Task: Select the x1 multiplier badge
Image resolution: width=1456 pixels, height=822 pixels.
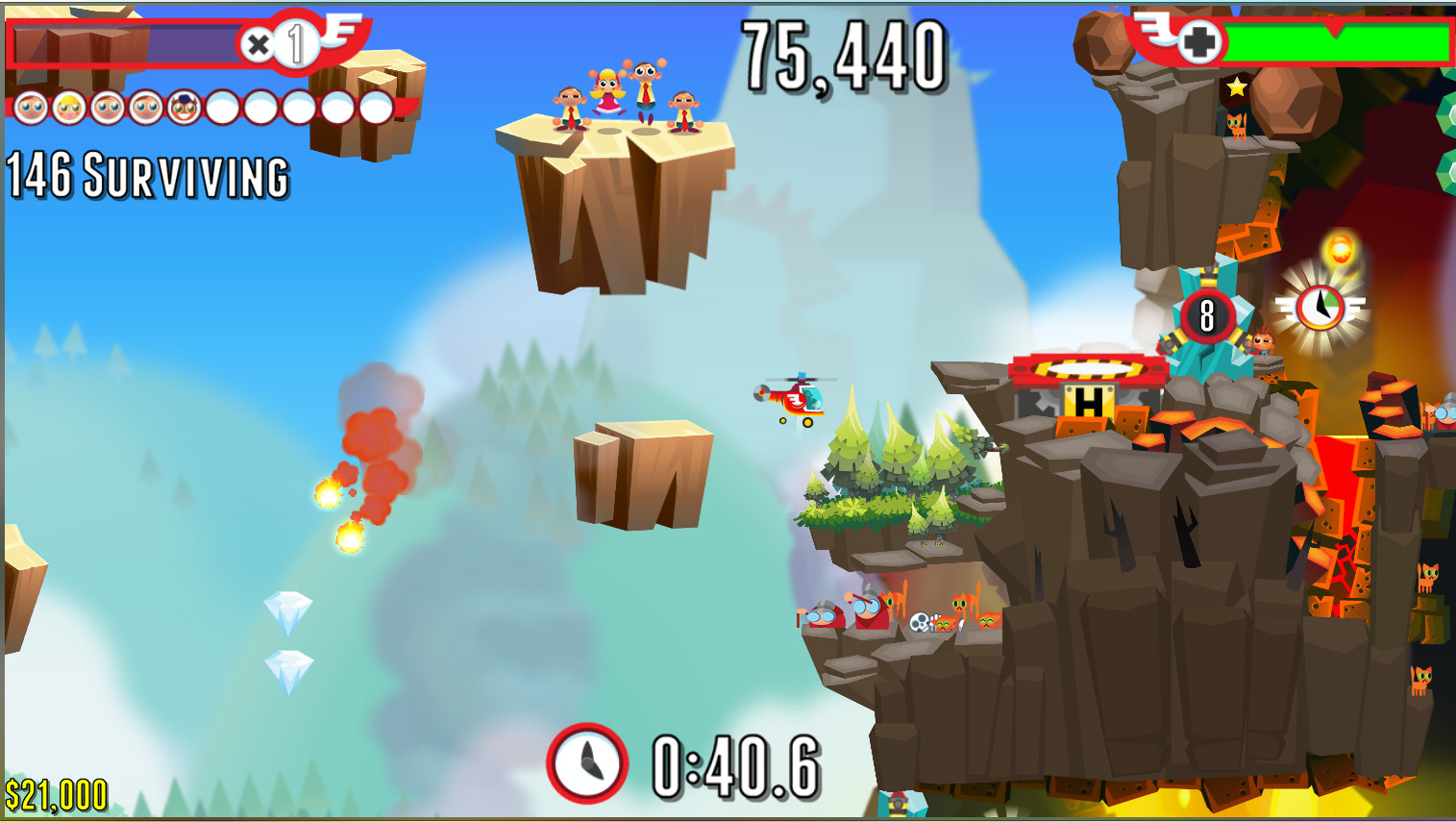Action: click(281, 43)
